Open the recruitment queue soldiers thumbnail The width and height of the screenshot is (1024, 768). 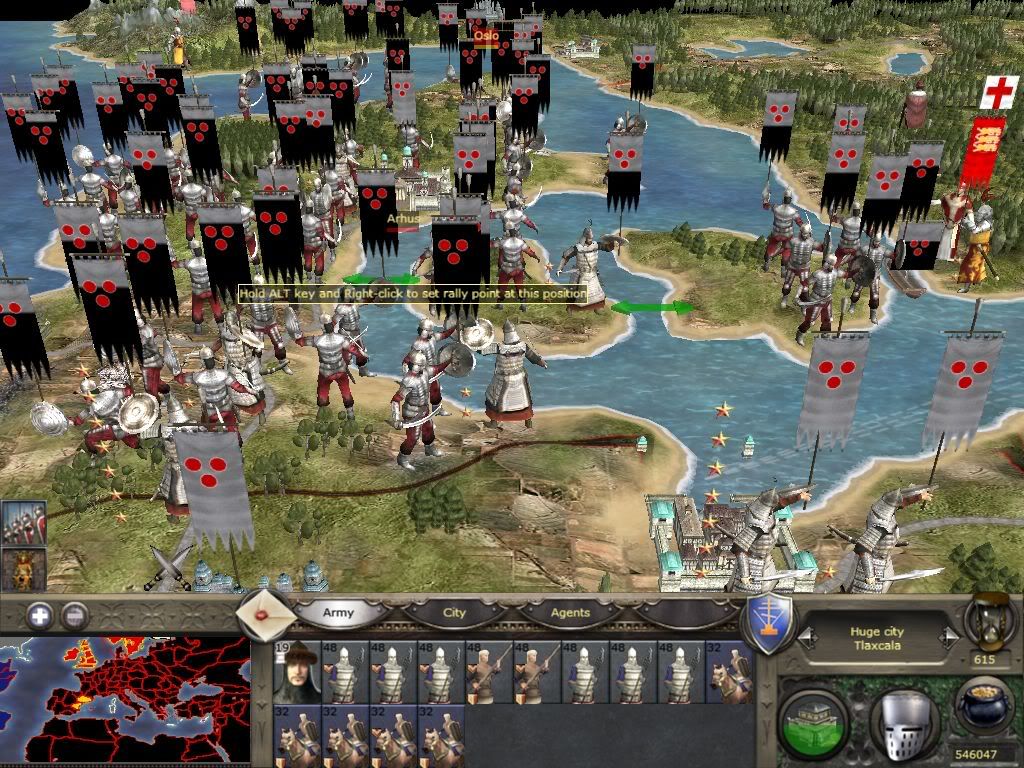click(x=23, y=523)
